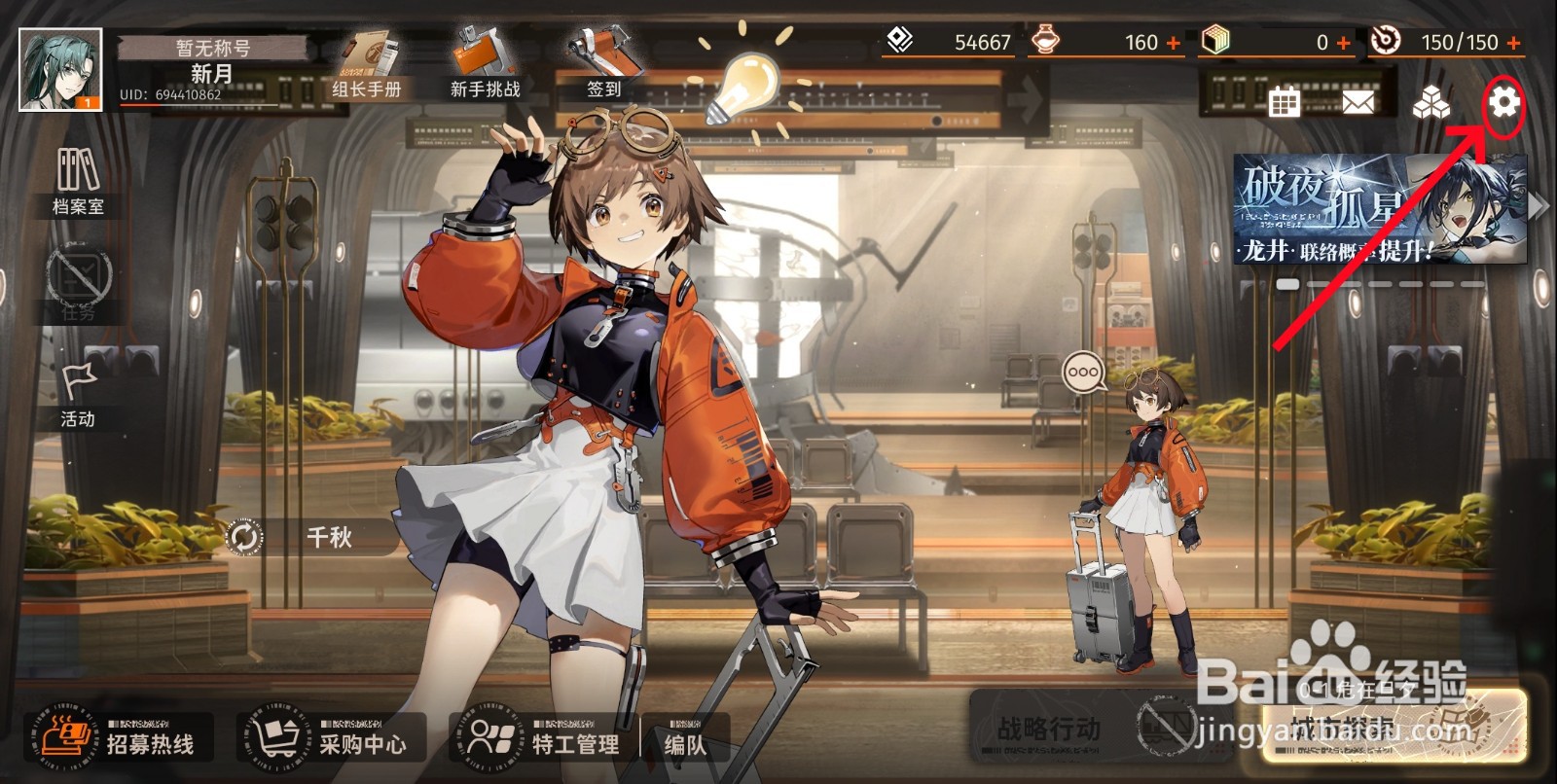This screenshot has height=784, width=1557.
Task: Click the 破夜孤星 event banner
Action: 1379,209
